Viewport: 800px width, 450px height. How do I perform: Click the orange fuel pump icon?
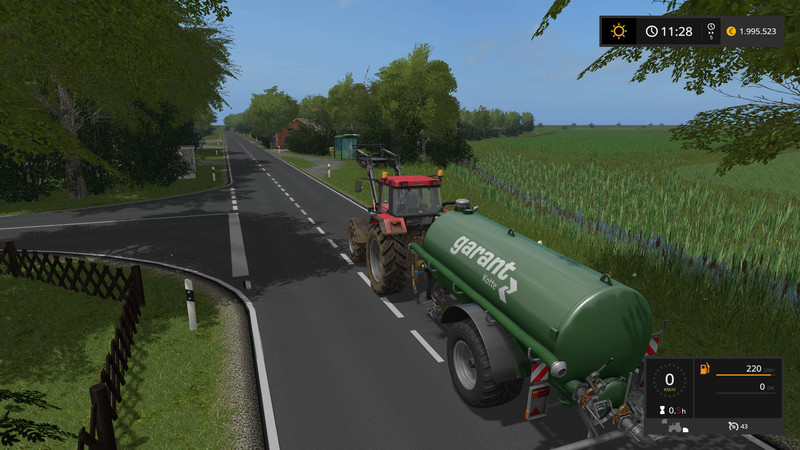tap(703, 370)
